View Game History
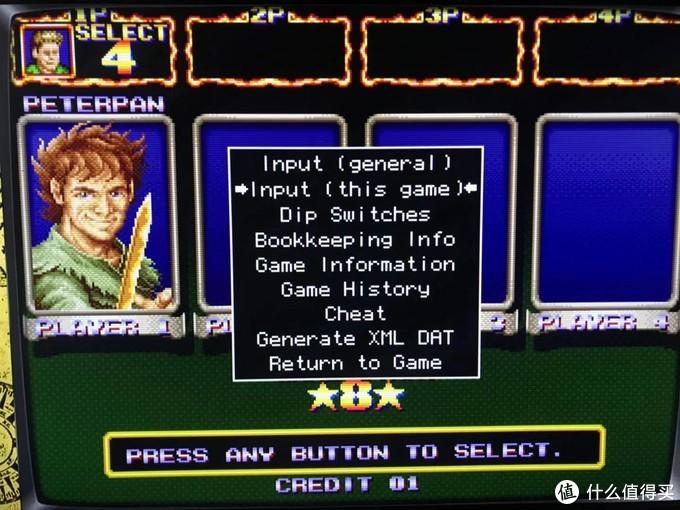 [x=355, y=289]
